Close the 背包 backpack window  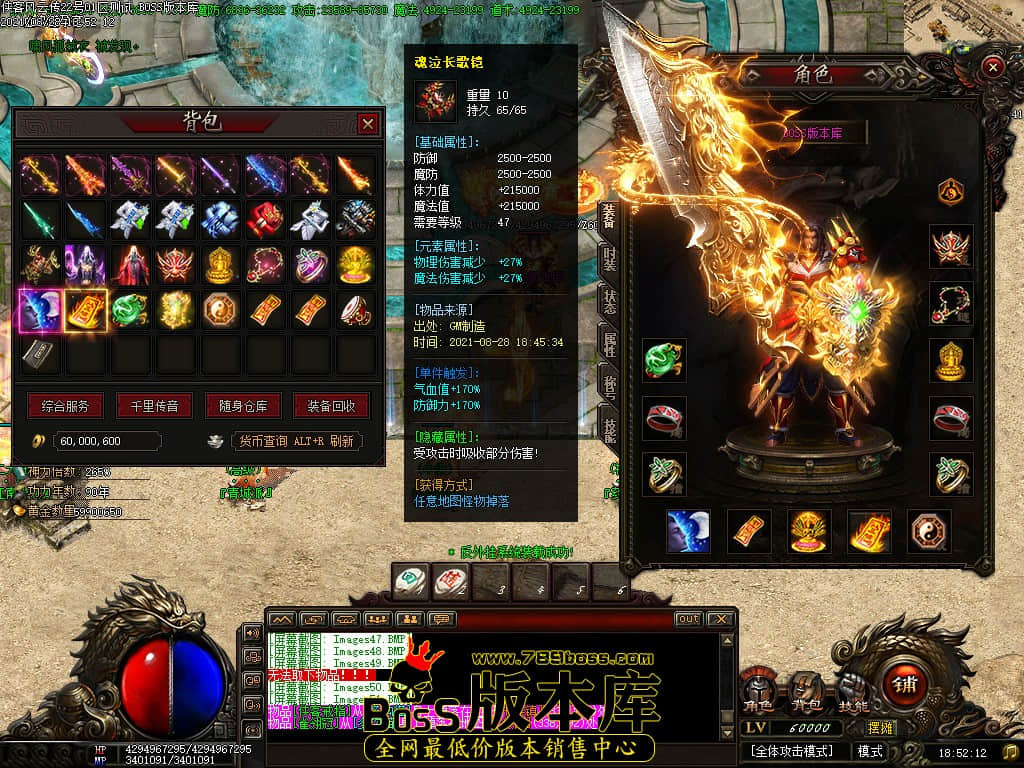tap(368, 124)
